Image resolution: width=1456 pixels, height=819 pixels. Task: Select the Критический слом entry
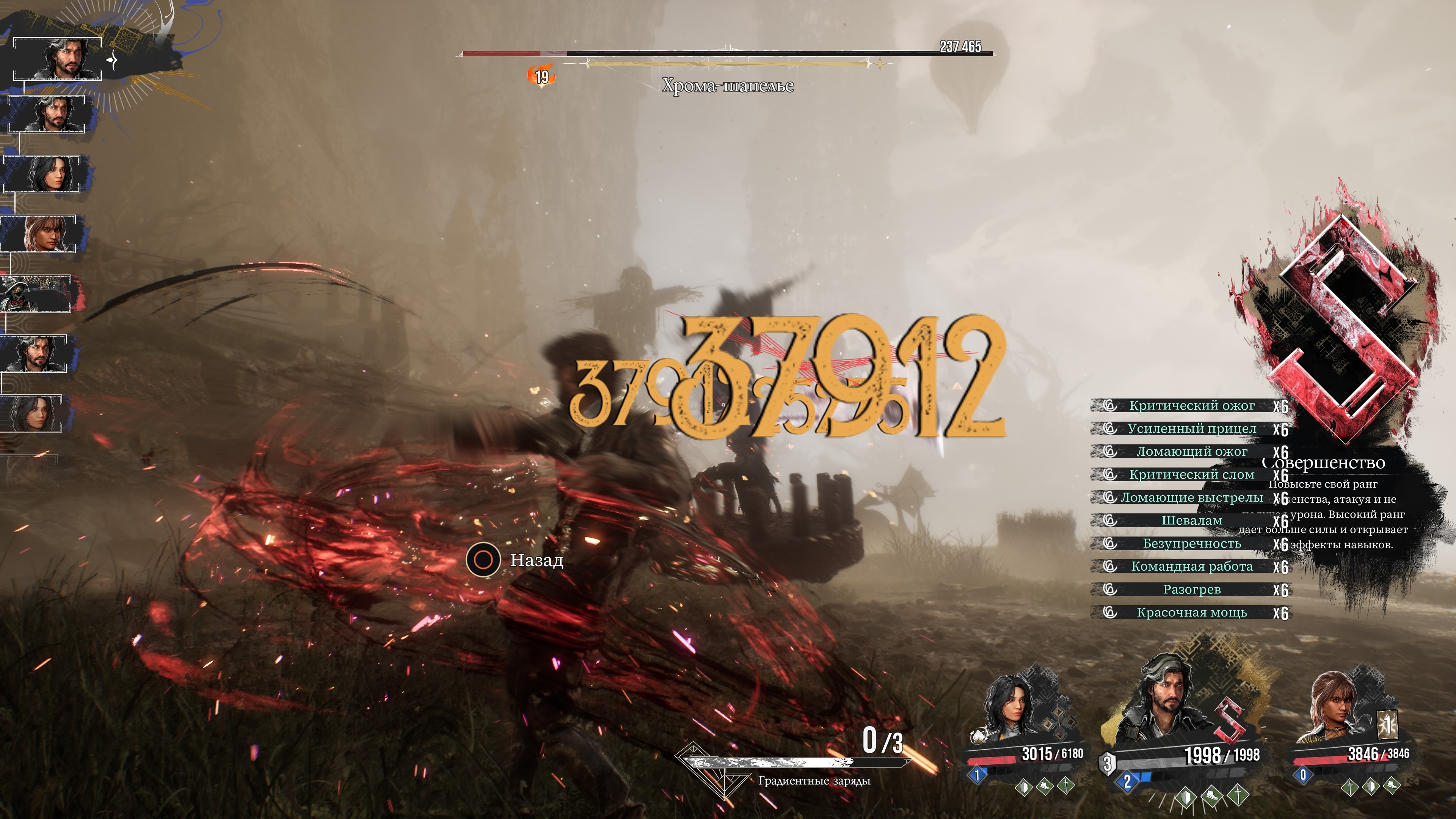[1191, 475]
